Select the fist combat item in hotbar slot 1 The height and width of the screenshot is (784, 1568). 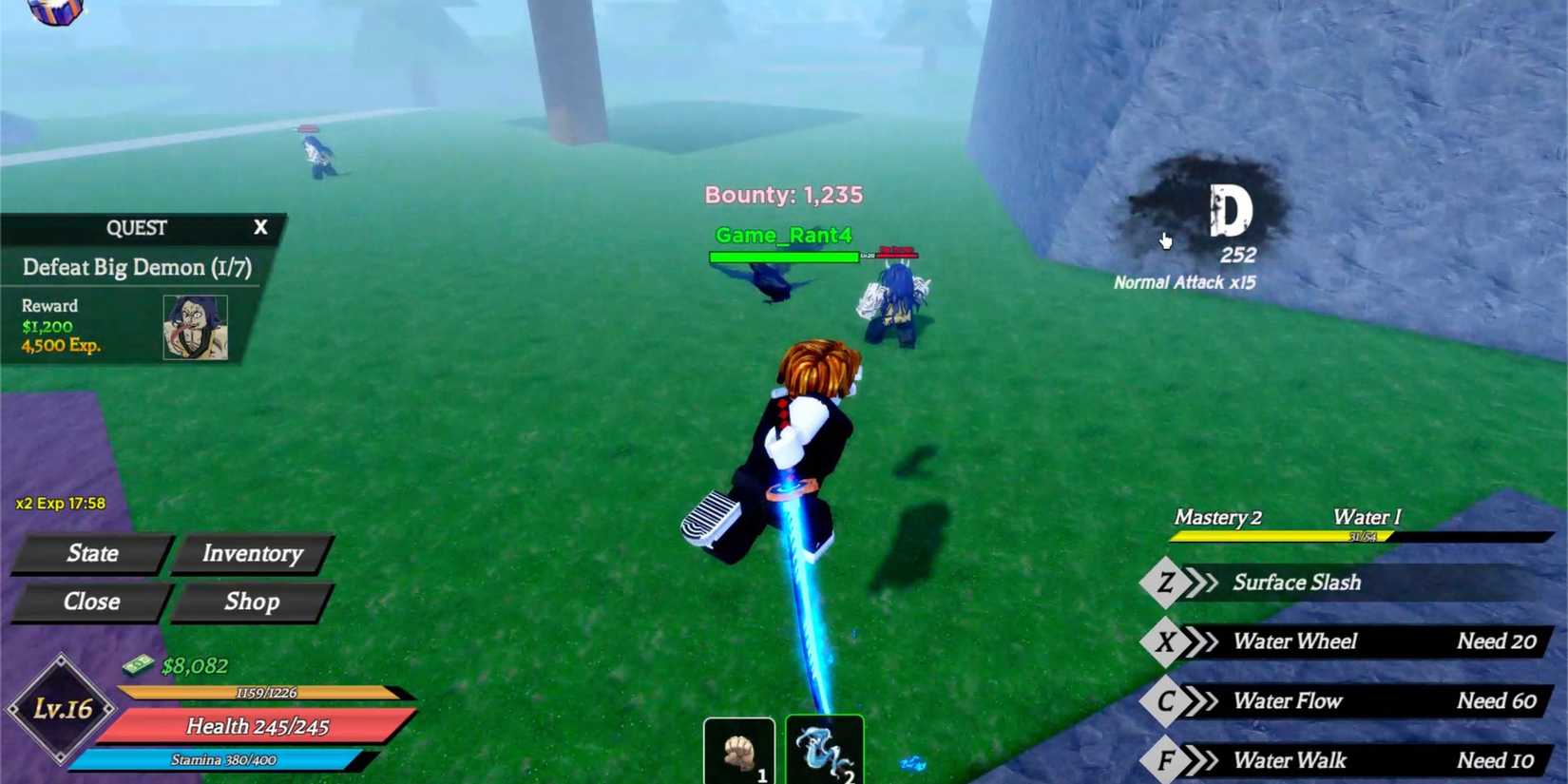(739, 751)
